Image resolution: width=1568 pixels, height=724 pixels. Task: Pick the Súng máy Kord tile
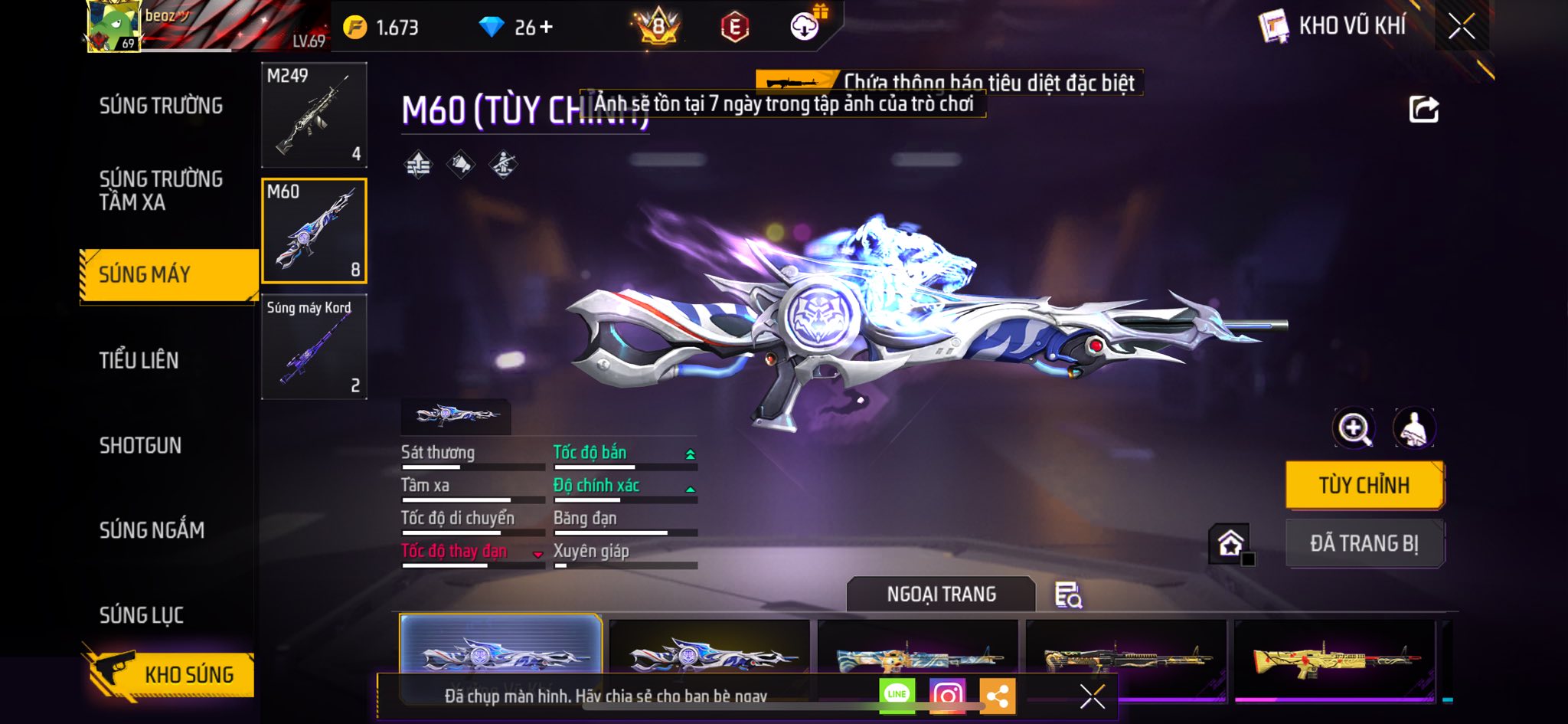click(314, 346)
